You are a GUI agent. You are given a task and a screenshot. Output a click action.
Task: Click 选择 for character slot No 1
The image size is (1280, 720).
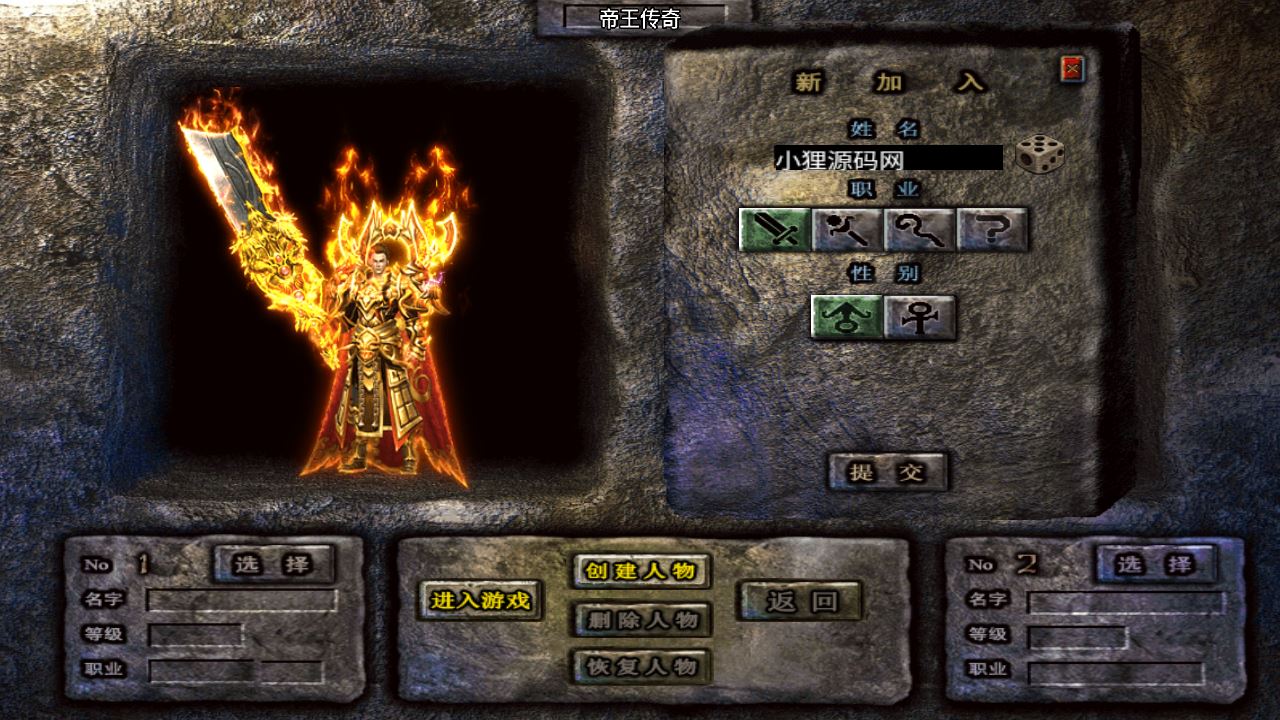(273, 564)
